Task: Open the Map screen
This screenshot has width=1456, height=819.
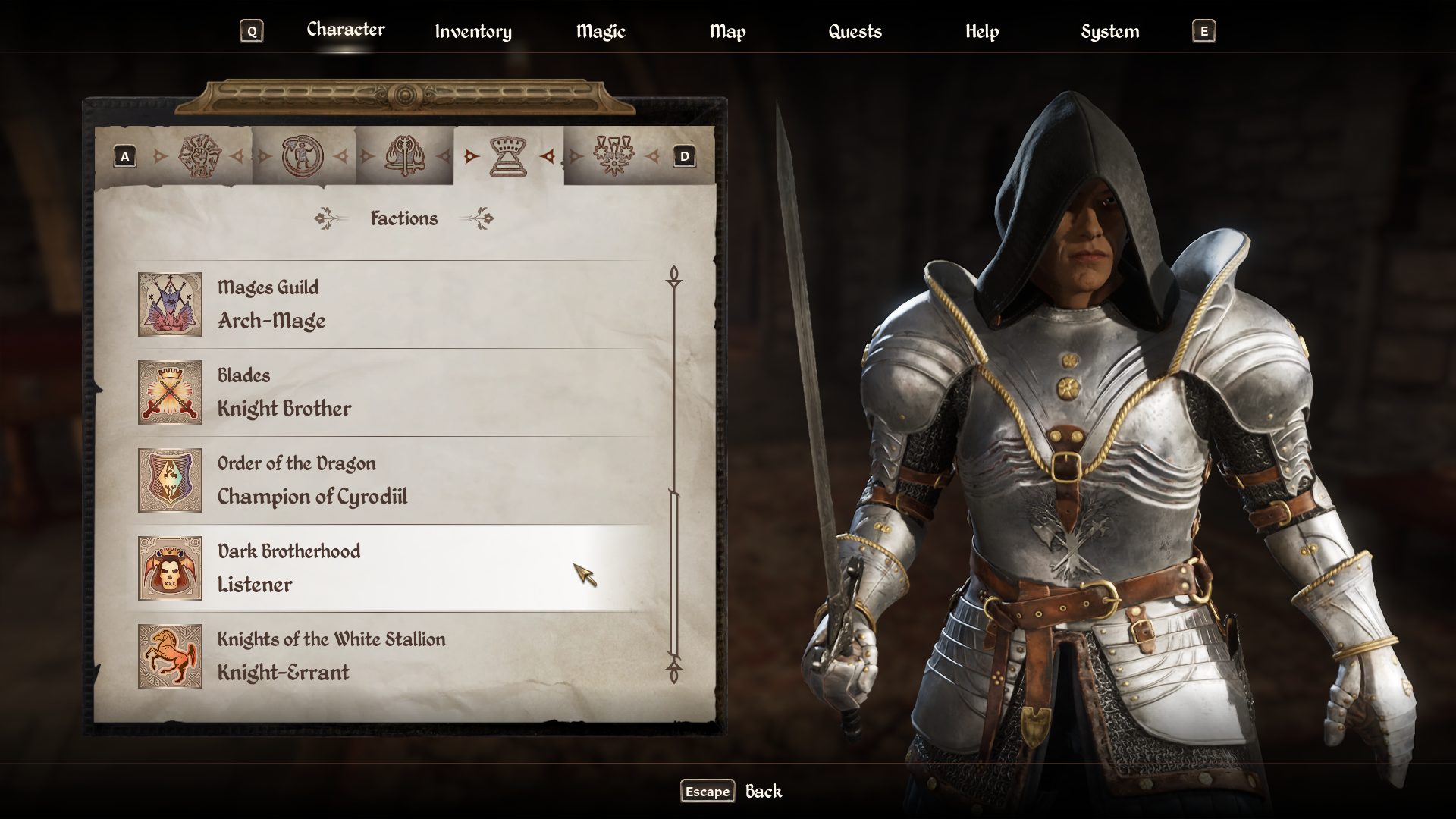Action: (x=727, y=31)
